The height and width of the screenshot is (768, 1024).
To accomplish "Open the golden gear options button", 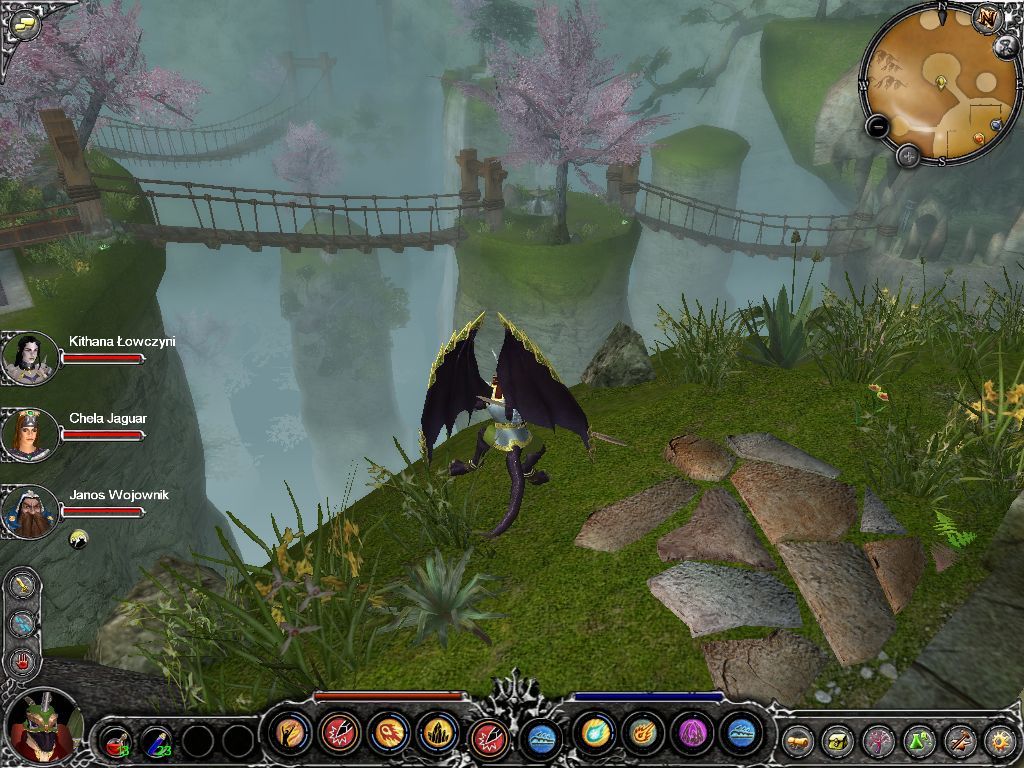I will click(x=999, y=741).
